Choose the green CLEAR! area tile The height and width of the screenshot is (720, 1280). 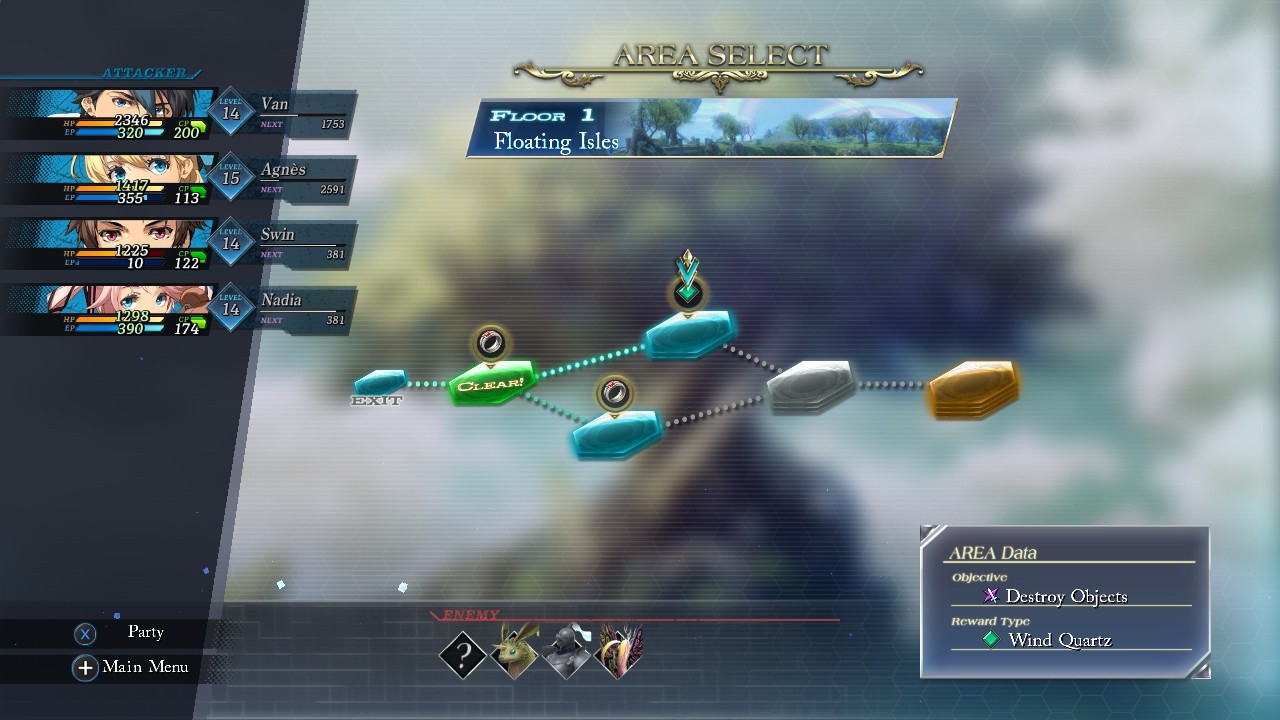click(x=490, y=383)
